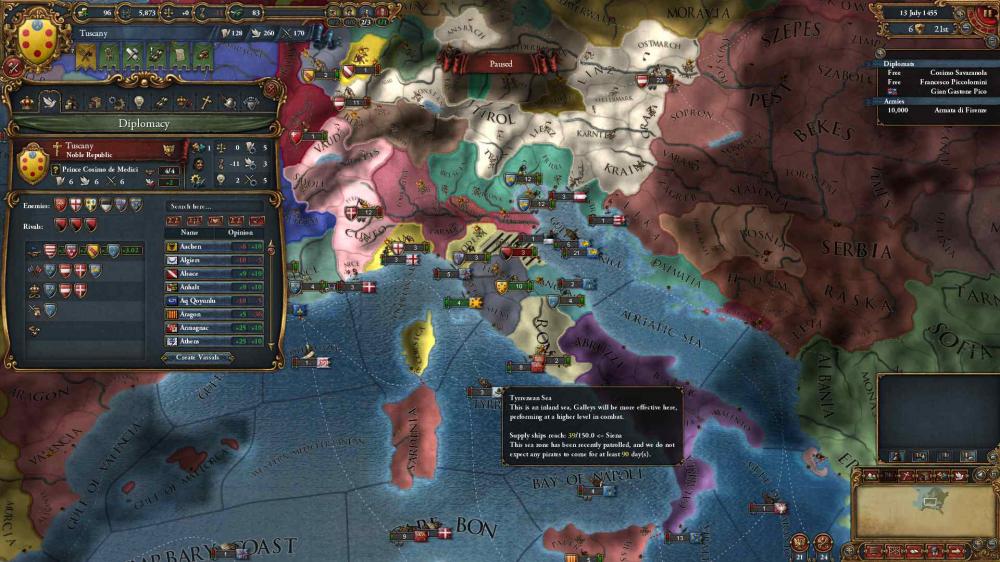
Task: Sort the country list by Opinion
Action: [x=241, y=230]
